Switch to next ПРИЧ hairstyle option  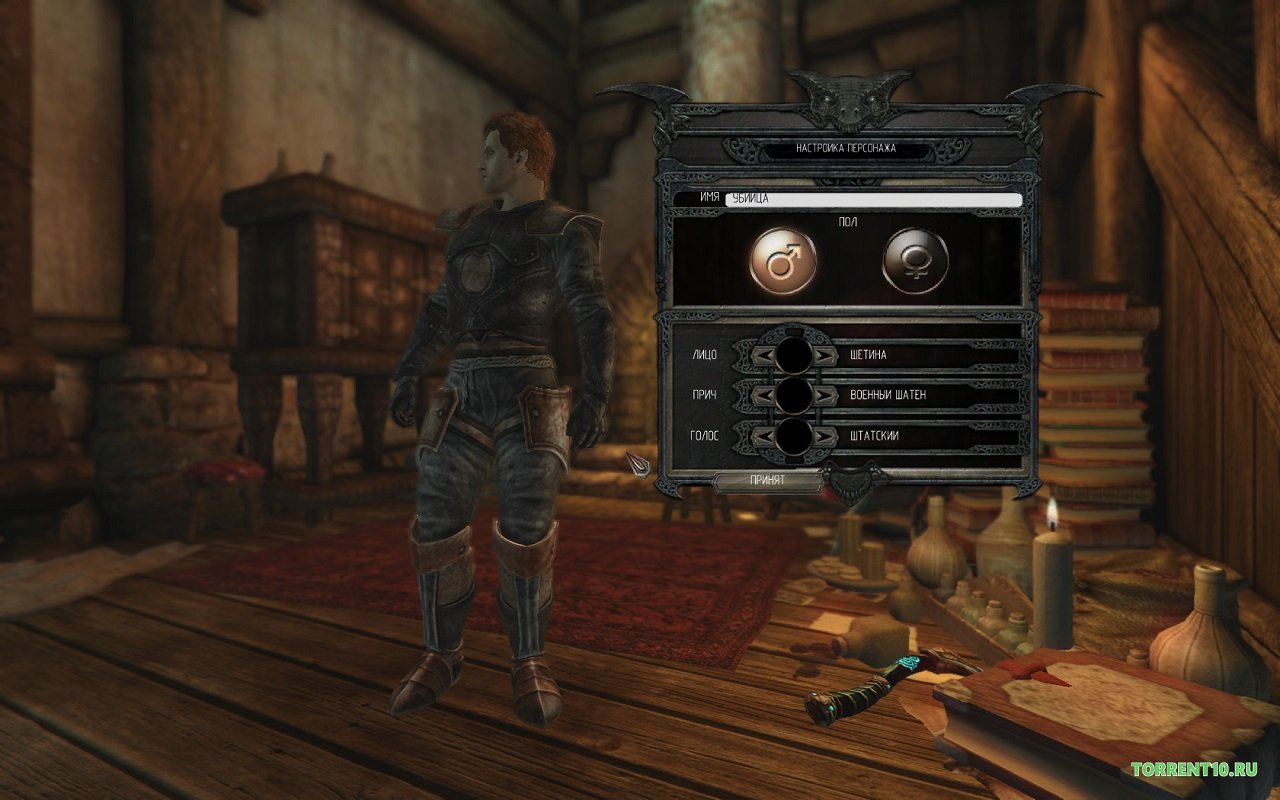[824, 396]
